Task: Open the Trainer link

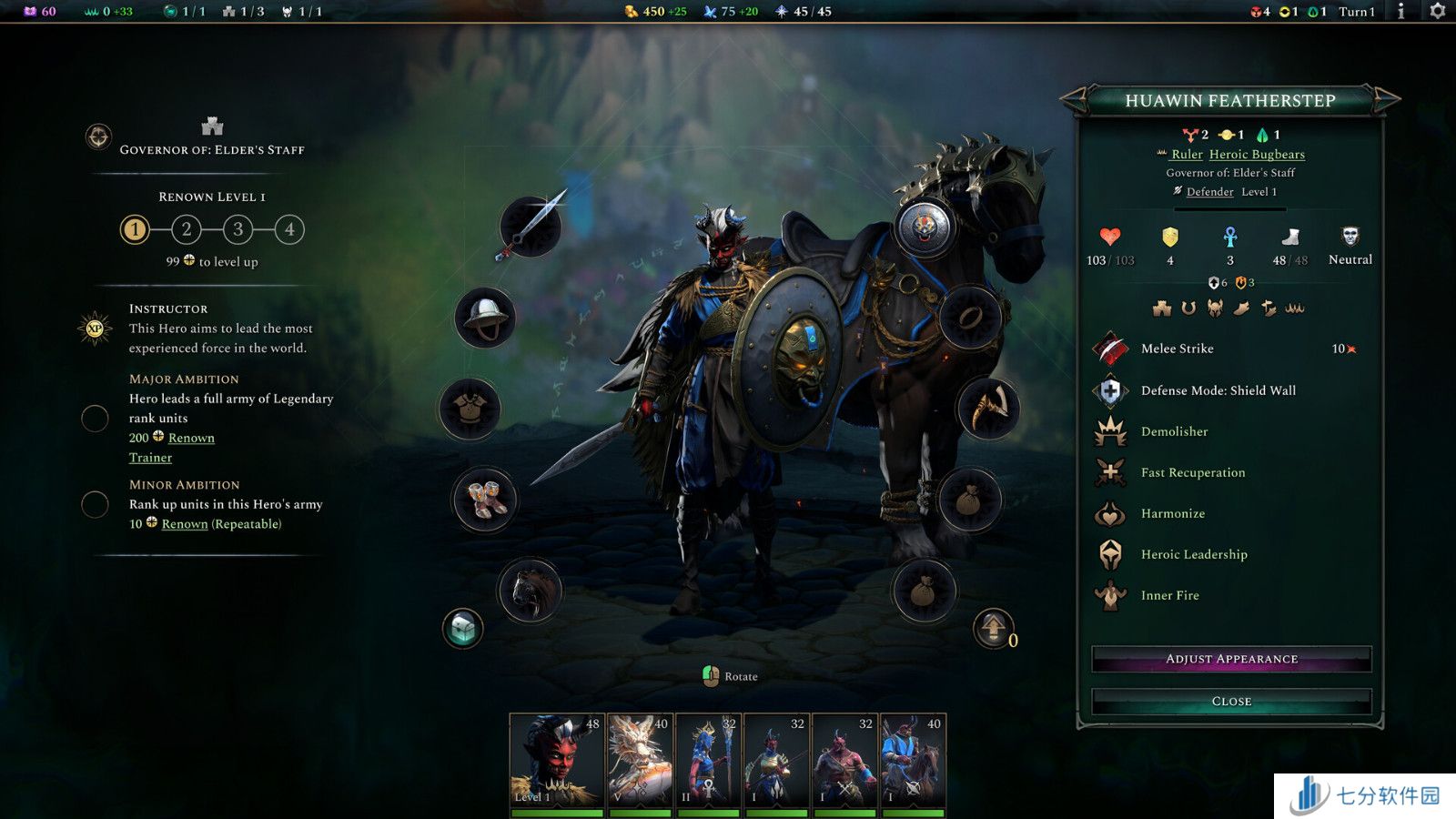Action: 150,458
